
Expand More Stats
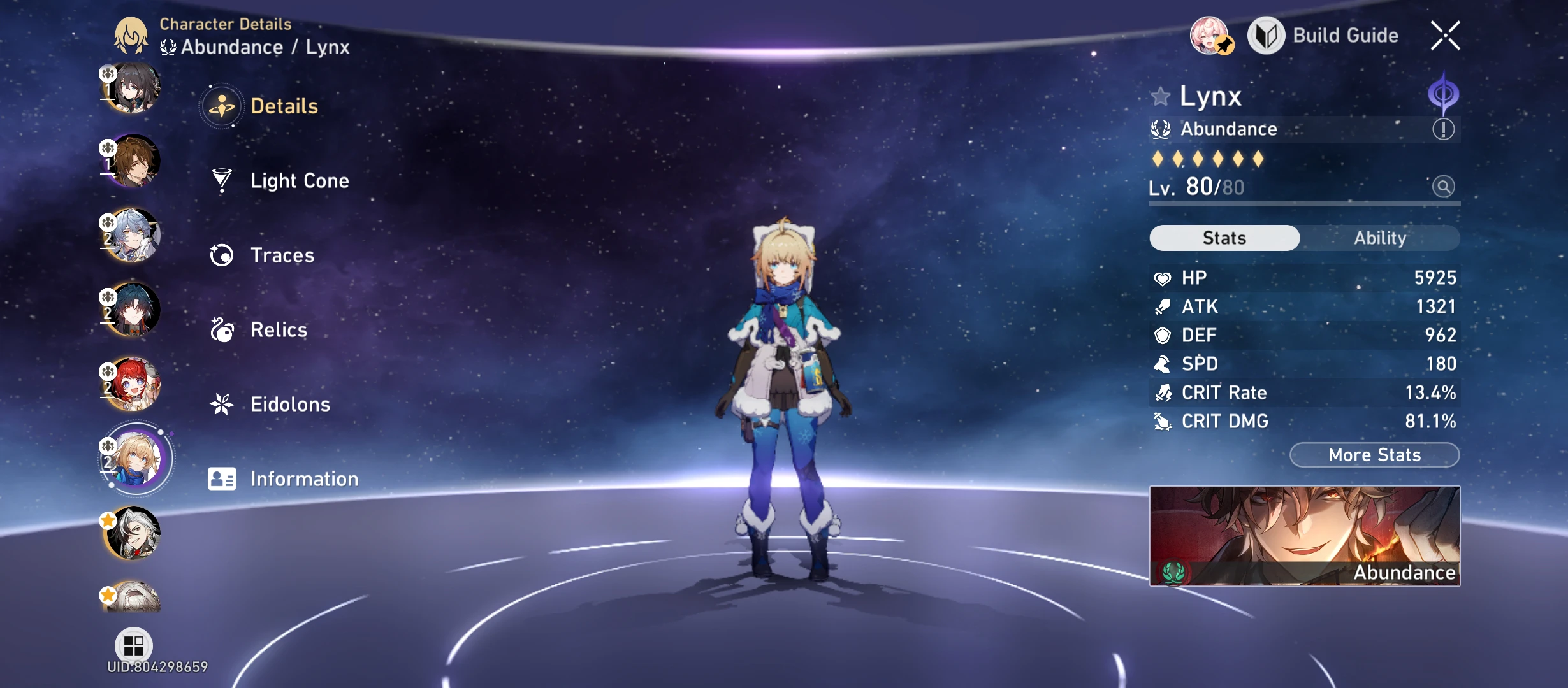click(1374, 455)
